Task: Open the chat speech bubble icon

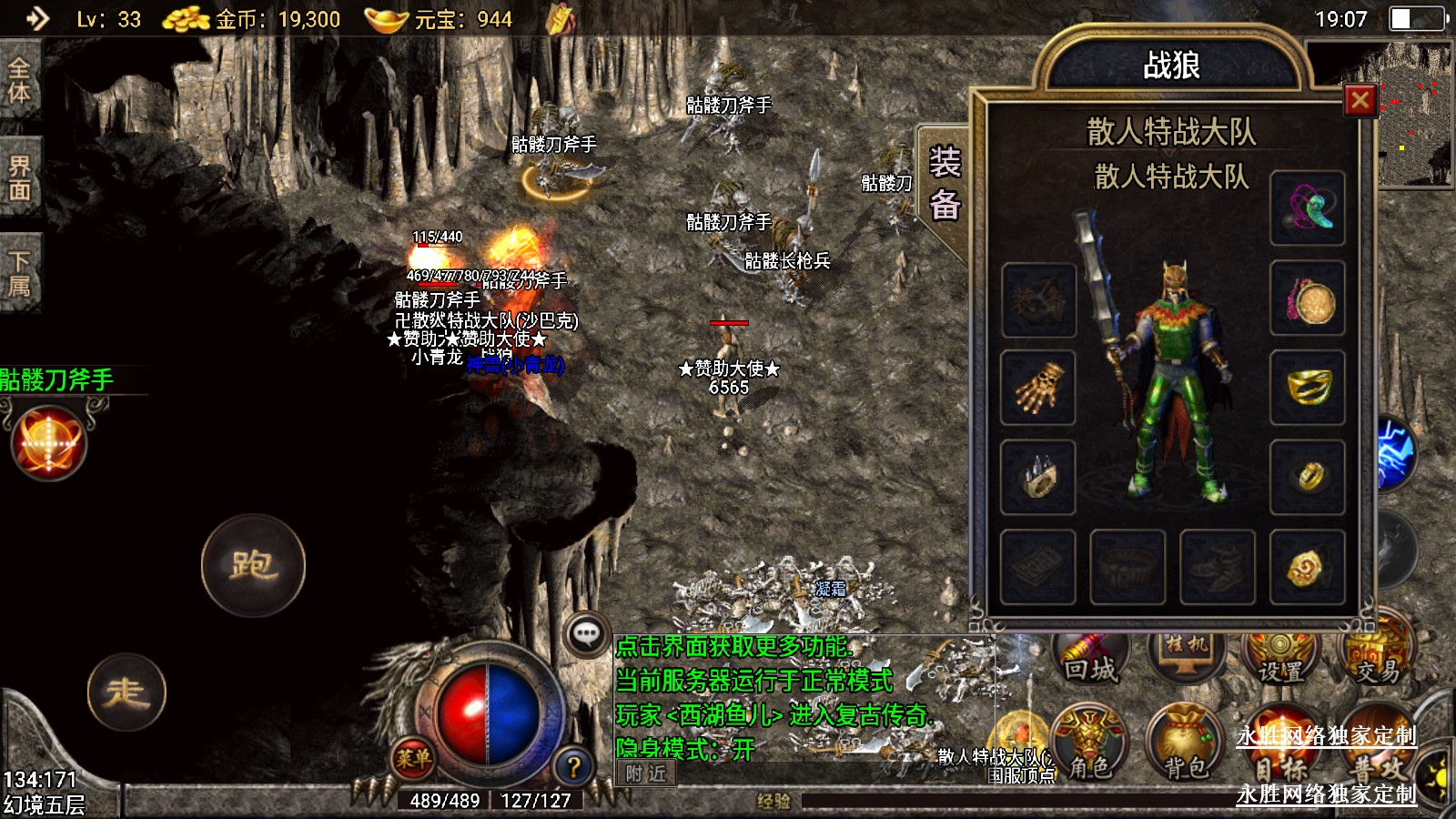Action: [x=586, y=633]
